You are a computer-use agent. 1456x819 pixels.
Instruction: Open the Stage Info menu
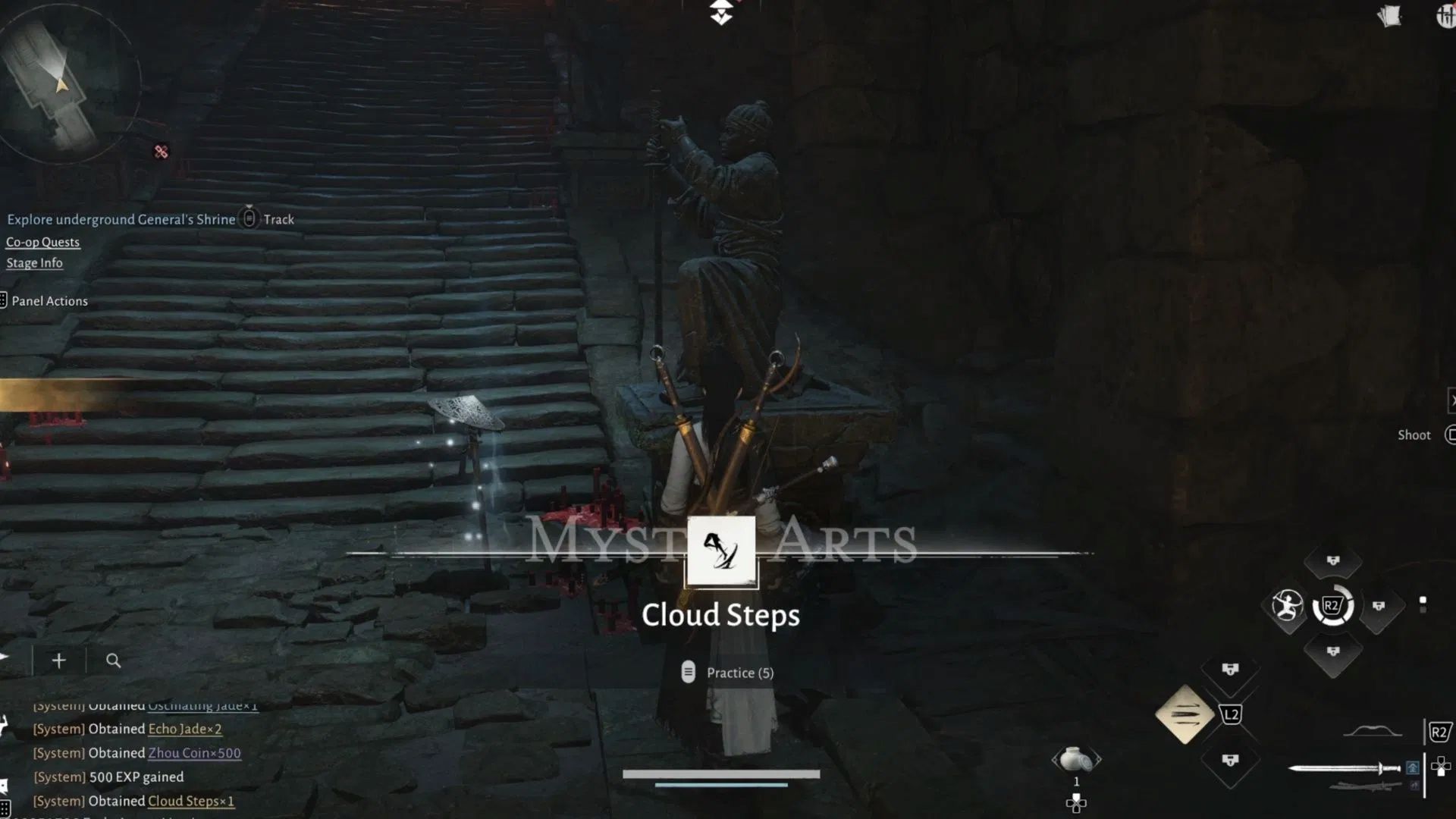(x=34, y=262)
